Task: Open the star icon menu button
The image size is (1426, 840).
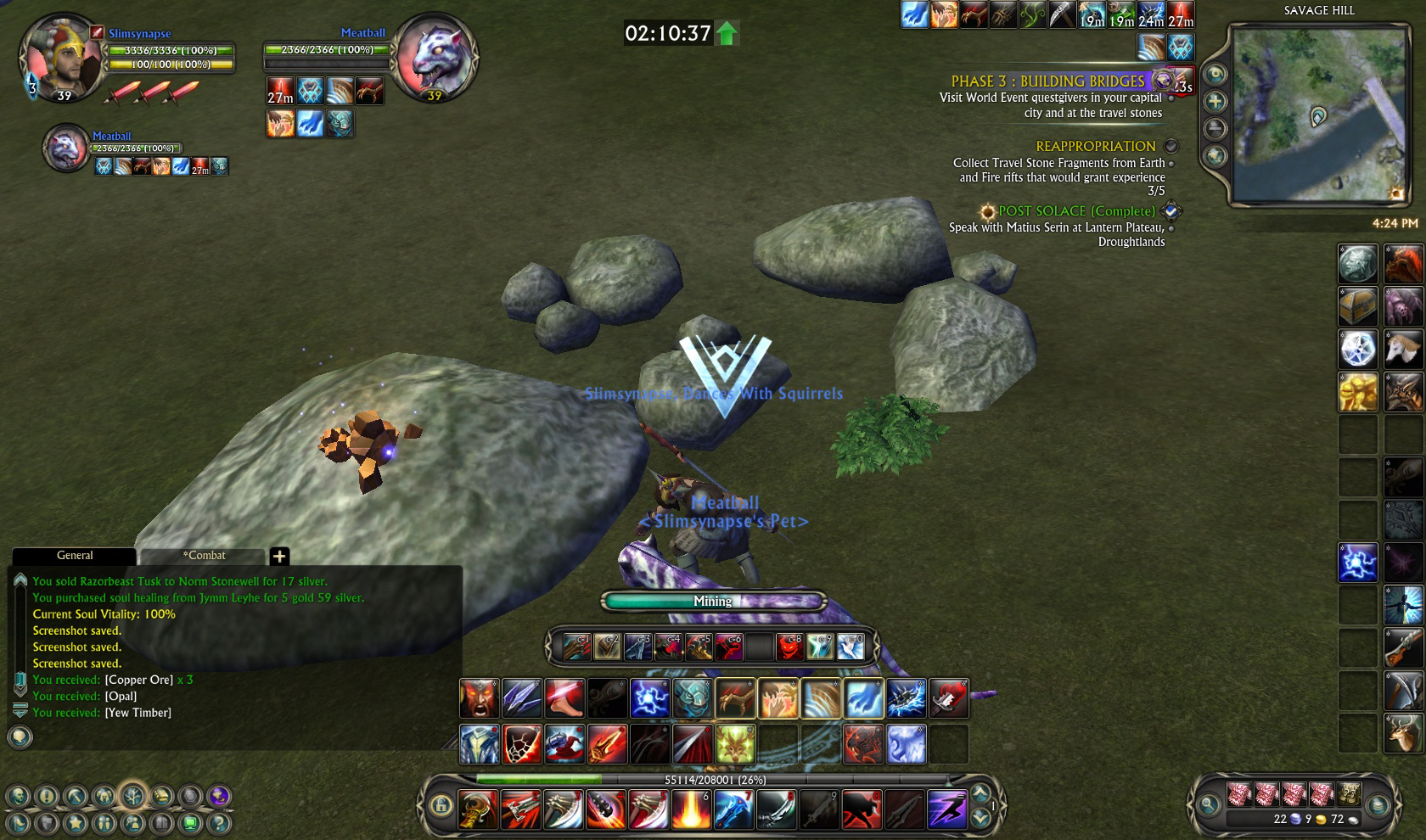Action: click(76, 822)
